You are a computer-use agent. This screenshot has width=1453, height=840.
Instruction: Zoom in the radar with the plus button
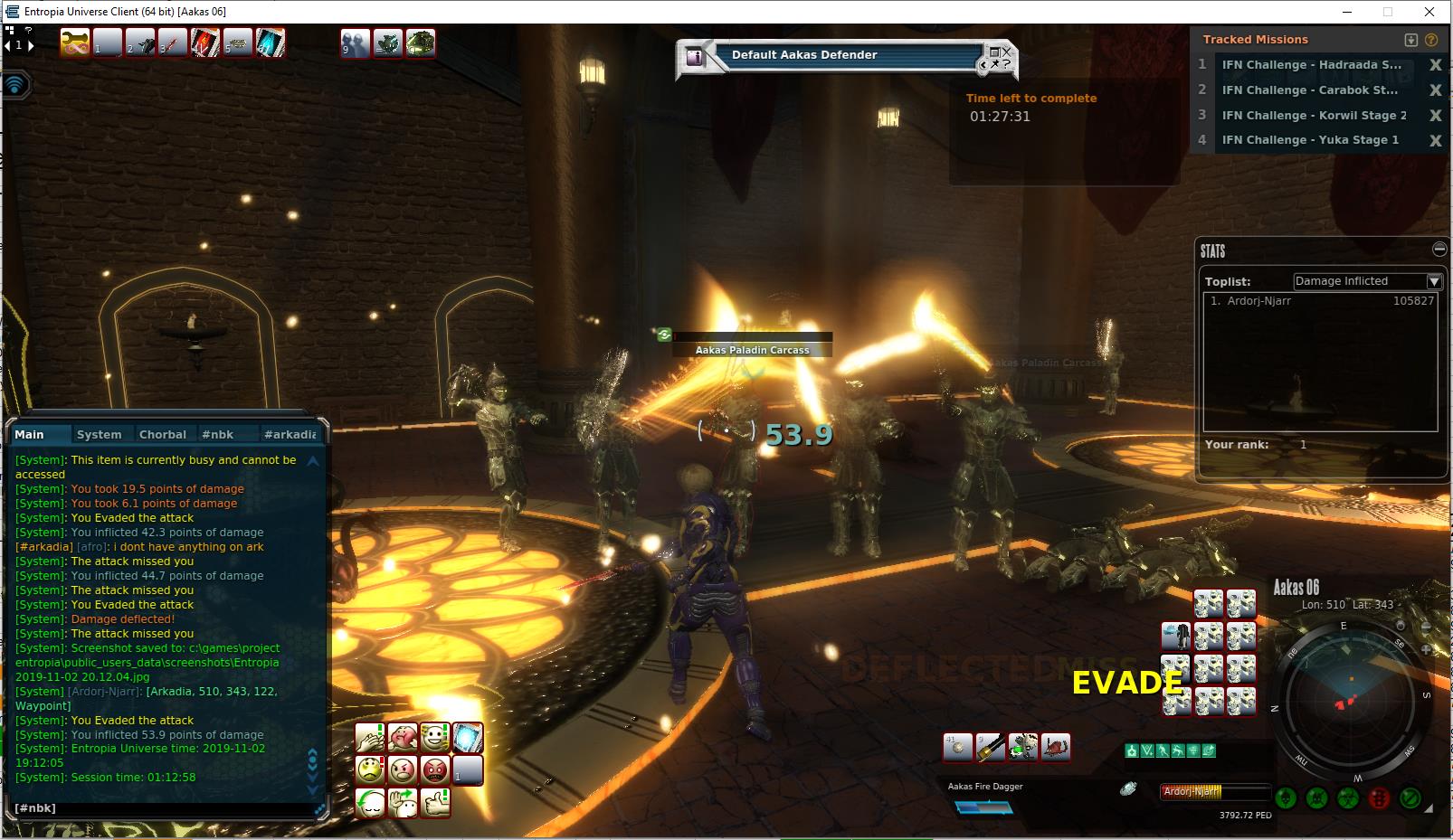(1427, 649)
